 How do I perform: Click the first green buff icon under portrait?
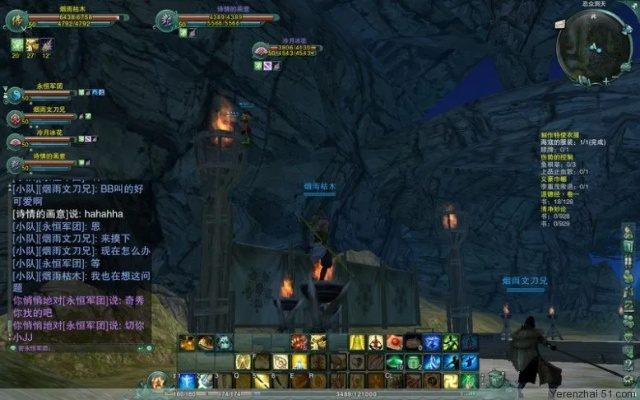click(16, 45)
